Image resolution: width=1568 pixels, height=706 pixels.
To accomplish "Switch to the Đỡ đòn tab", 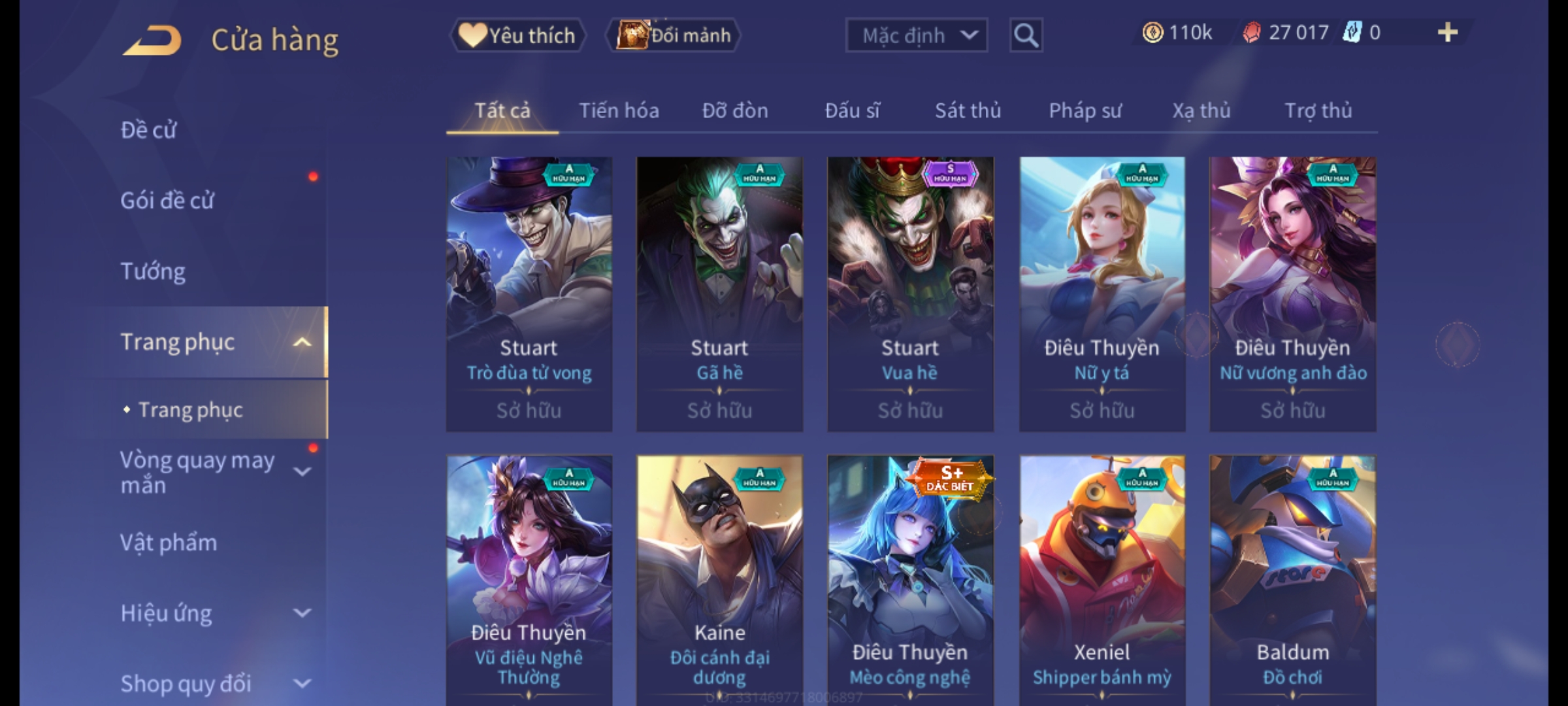I will click(x=735, y=110).
